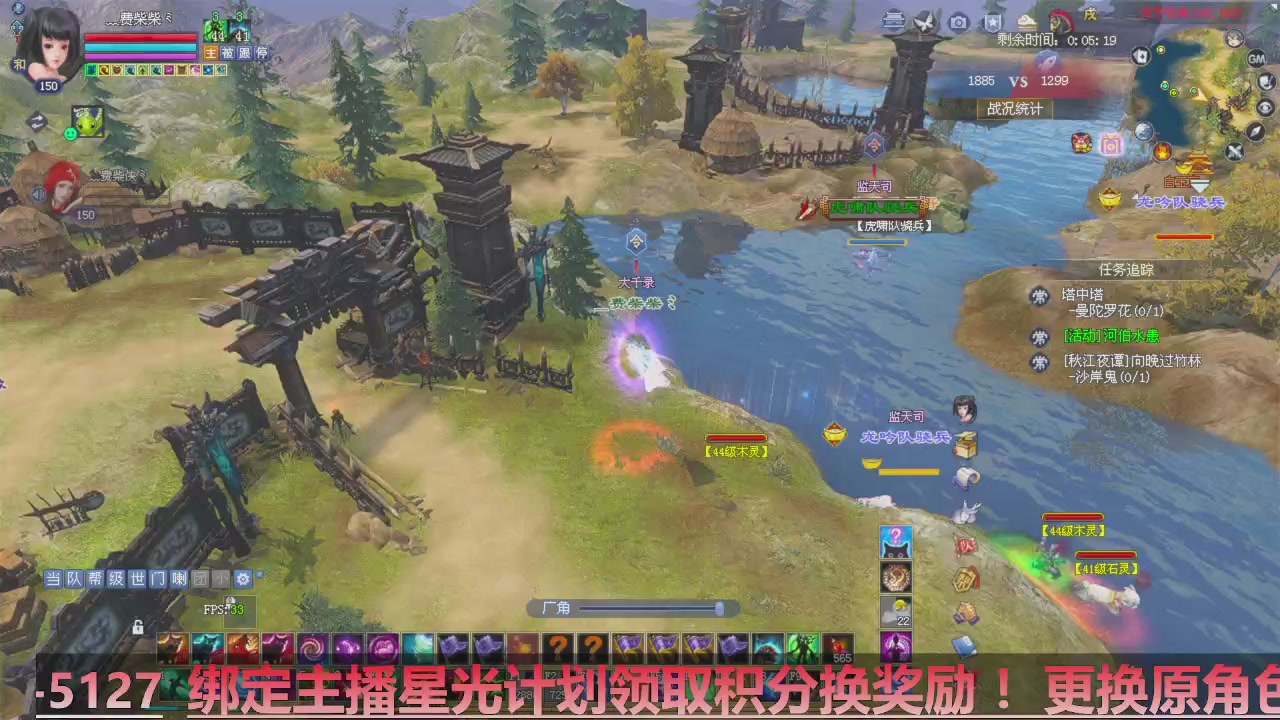Collapse the 任务追踪 quest tracker panel
1280x720 pixels.
click(1127, 270)
